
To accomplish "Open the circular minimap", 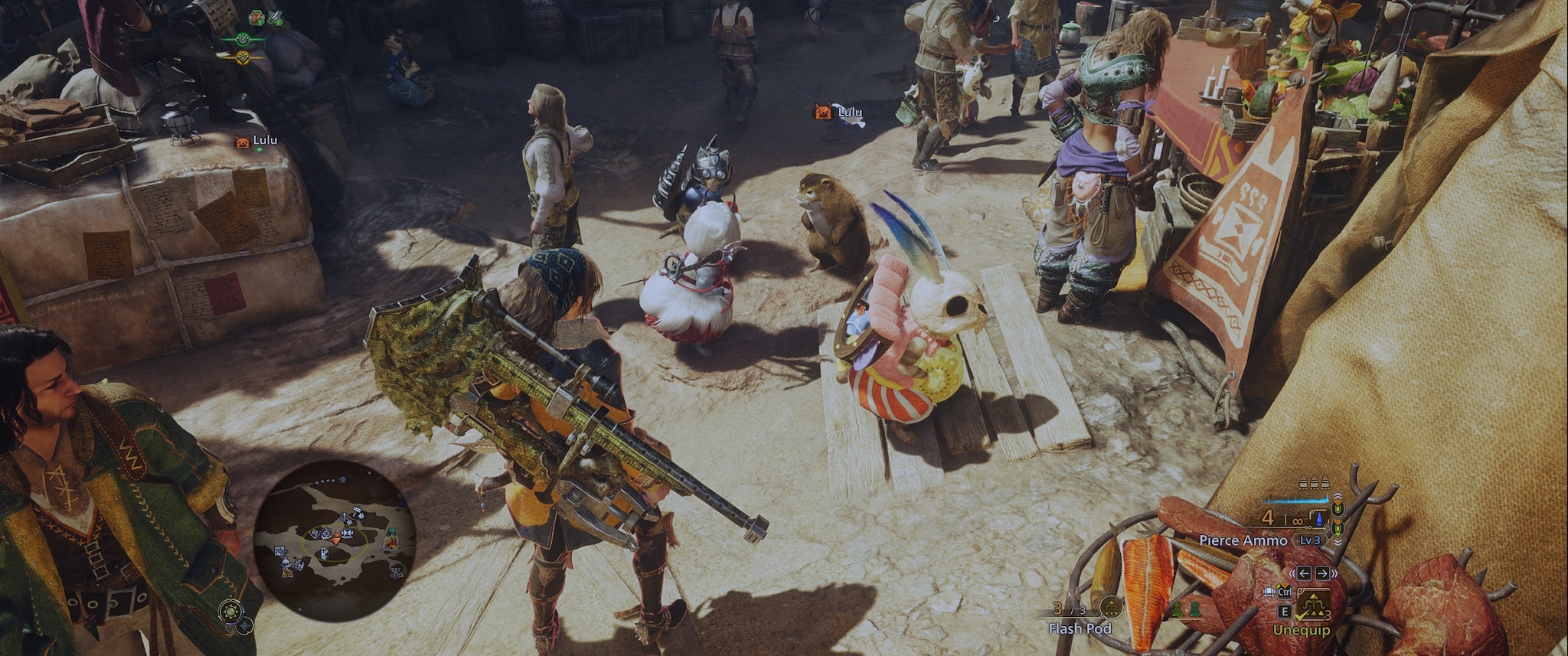I will coord(334,540).
